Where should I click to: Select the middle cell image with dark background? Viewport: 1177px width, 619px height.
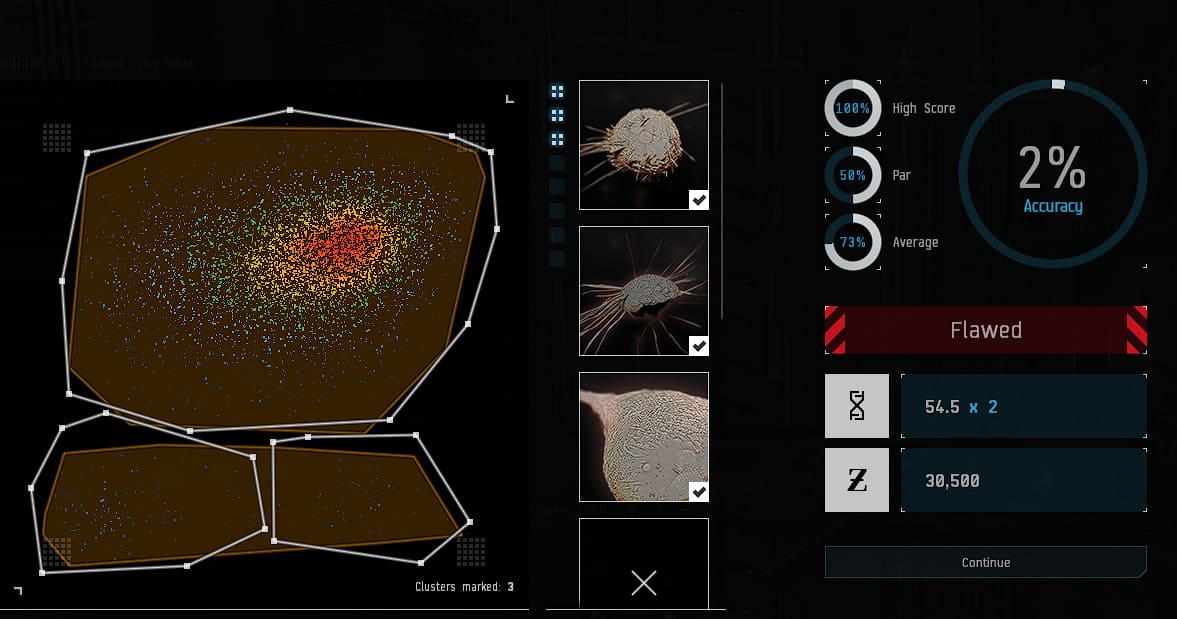[x=643, y=291]
